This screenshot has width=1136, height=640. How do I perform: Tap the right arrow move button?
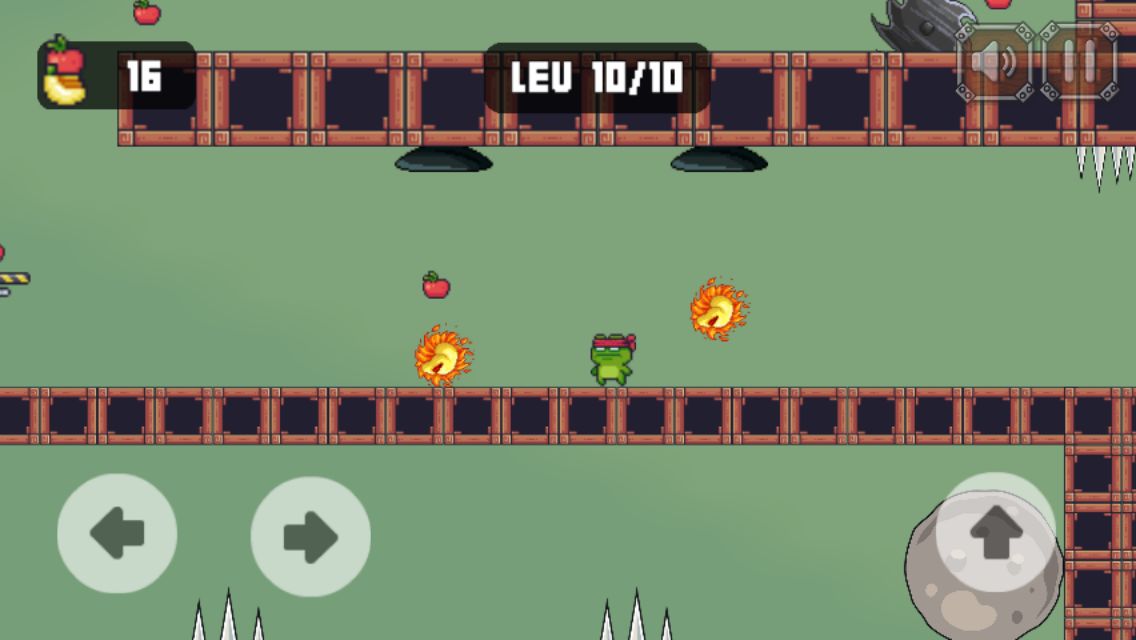(310, 536)
